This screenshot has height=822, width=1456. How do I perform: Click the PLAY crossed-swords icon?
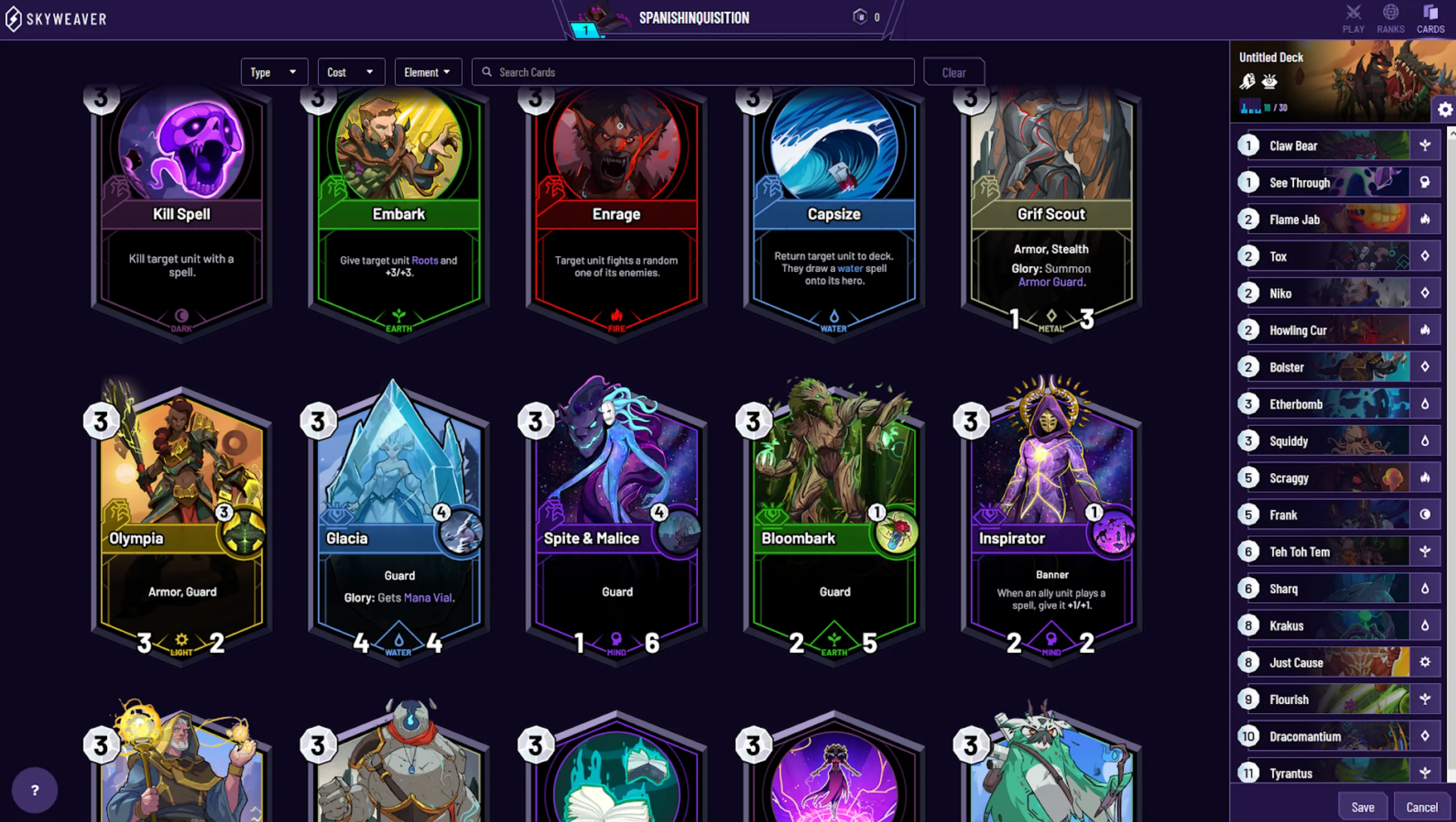click(1354, 12)
